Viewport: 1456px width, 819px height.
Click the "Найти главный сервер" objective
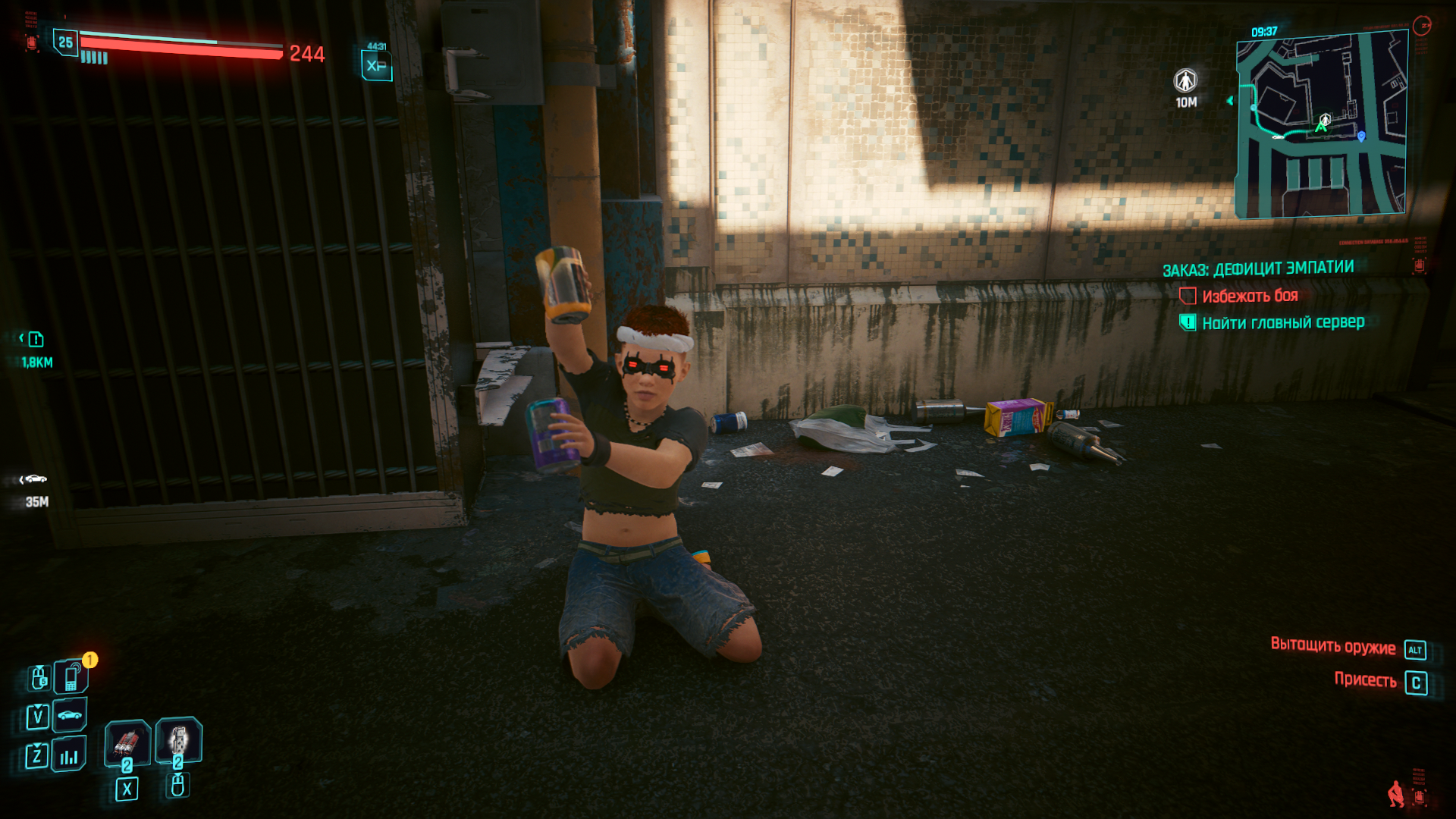click(x=1283, y=323)
